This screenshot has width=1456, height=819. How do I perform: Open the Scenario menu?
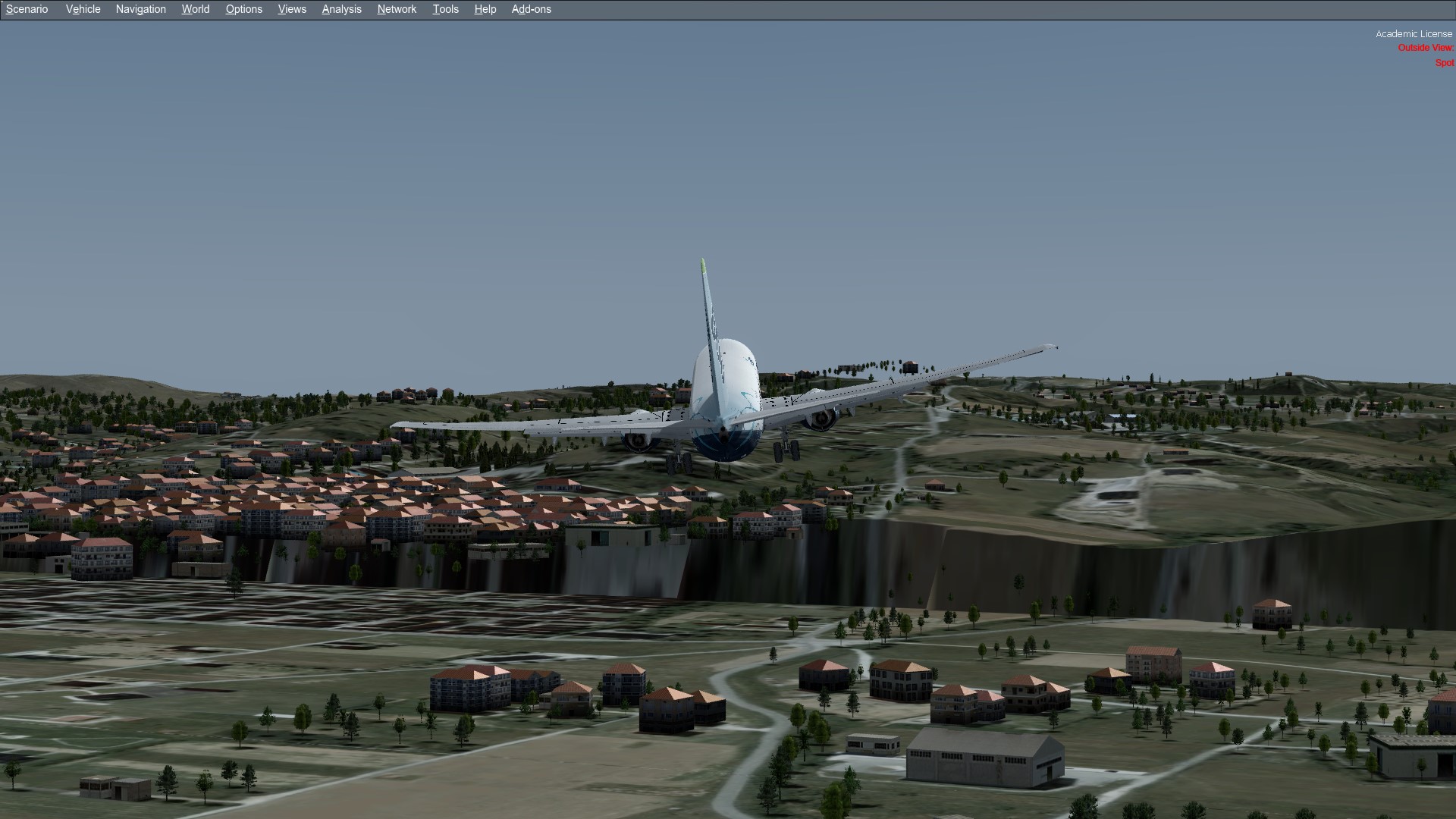tap(27, 9)
